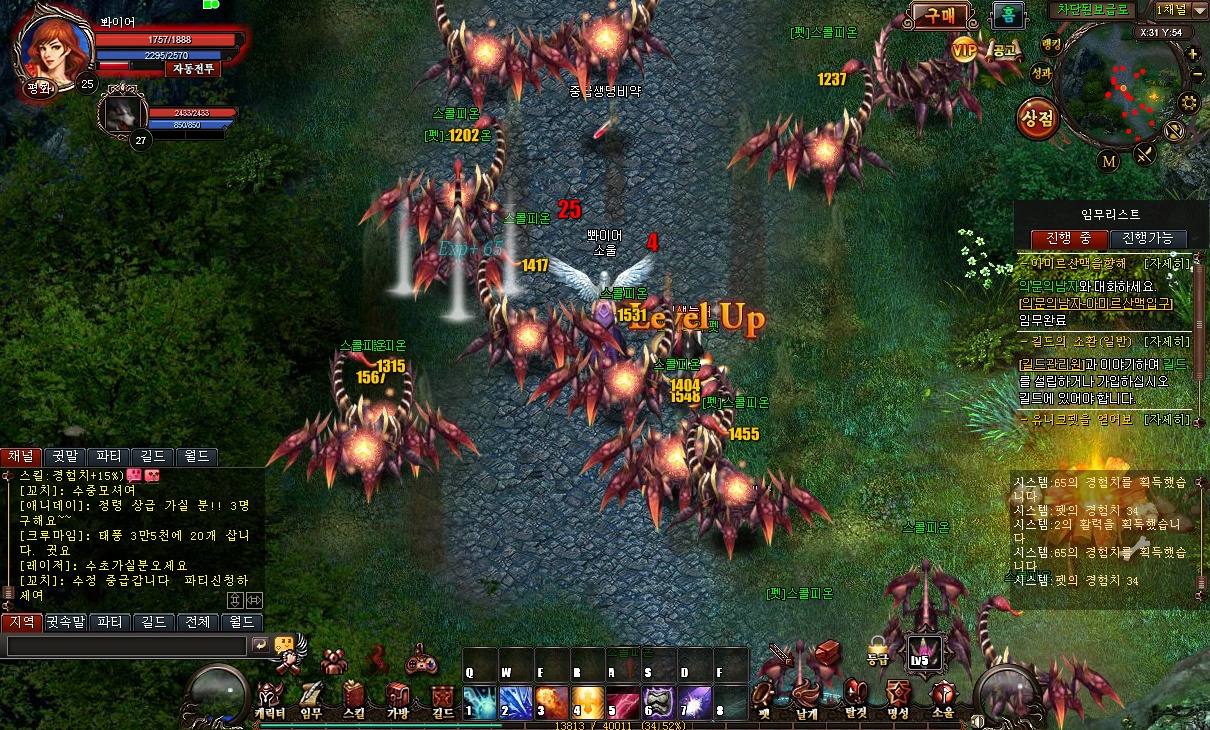Zoom in the minimap with plus button

click(1192, 54)
